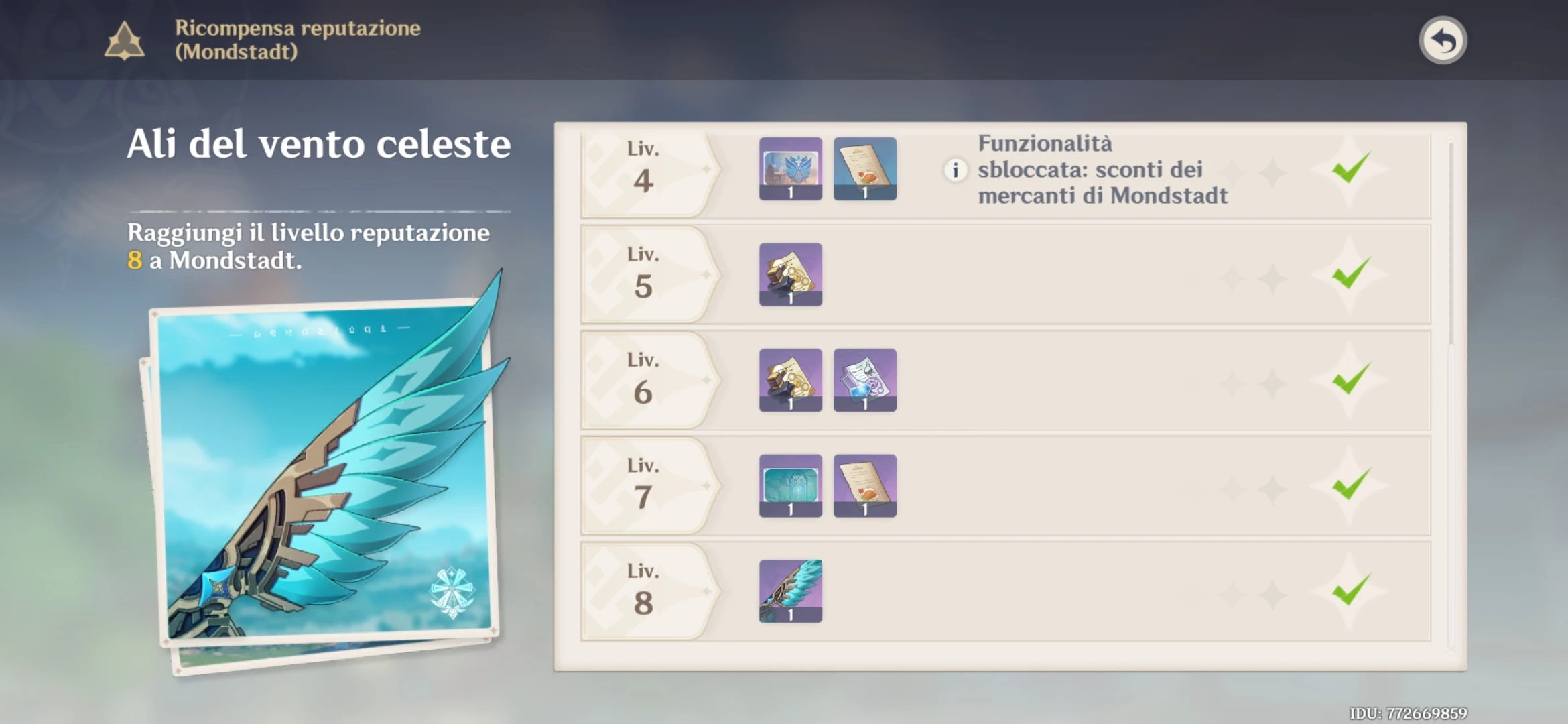Screen dimensions: 1568x724
Task: Click the info icon next to the unlocked feature
Action: (x=956, y=170)
